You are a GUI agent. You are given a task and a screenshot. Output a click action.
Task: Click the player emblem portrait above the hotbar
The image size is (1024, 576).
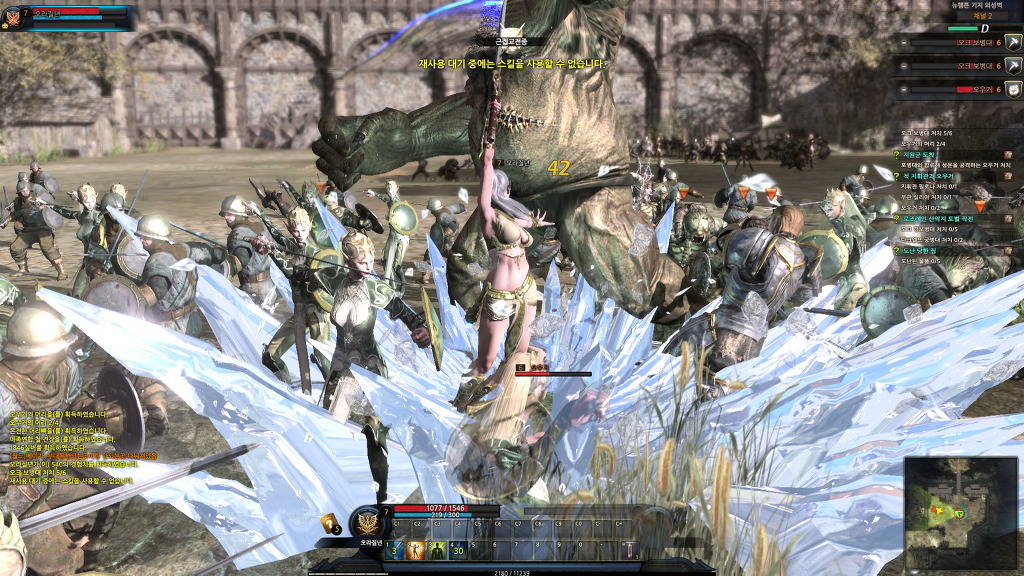[x=367, y=522]
